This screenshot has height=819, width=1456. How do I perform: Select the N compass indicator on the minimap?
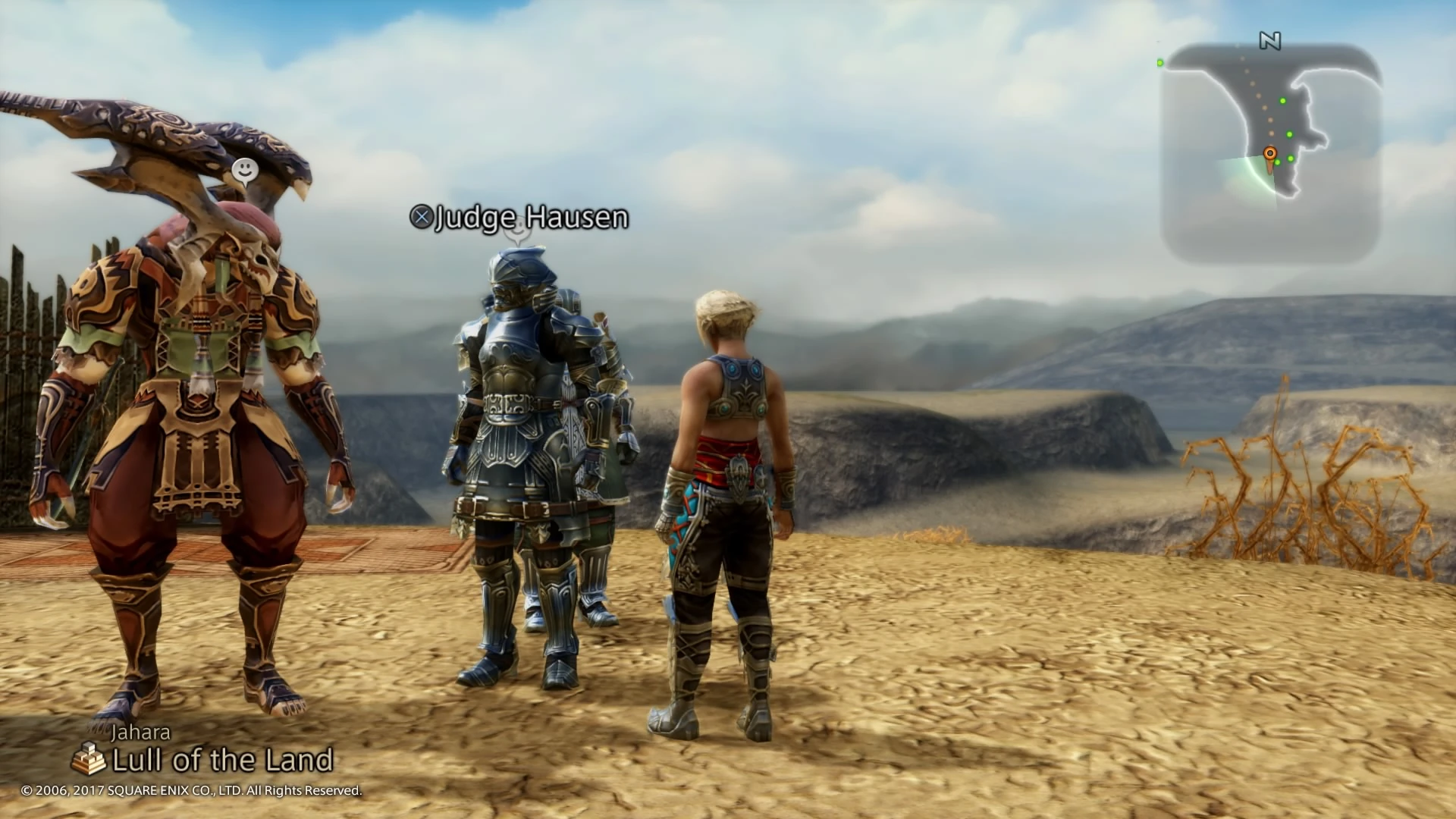pyautogui.click(x=1271, y=42)
